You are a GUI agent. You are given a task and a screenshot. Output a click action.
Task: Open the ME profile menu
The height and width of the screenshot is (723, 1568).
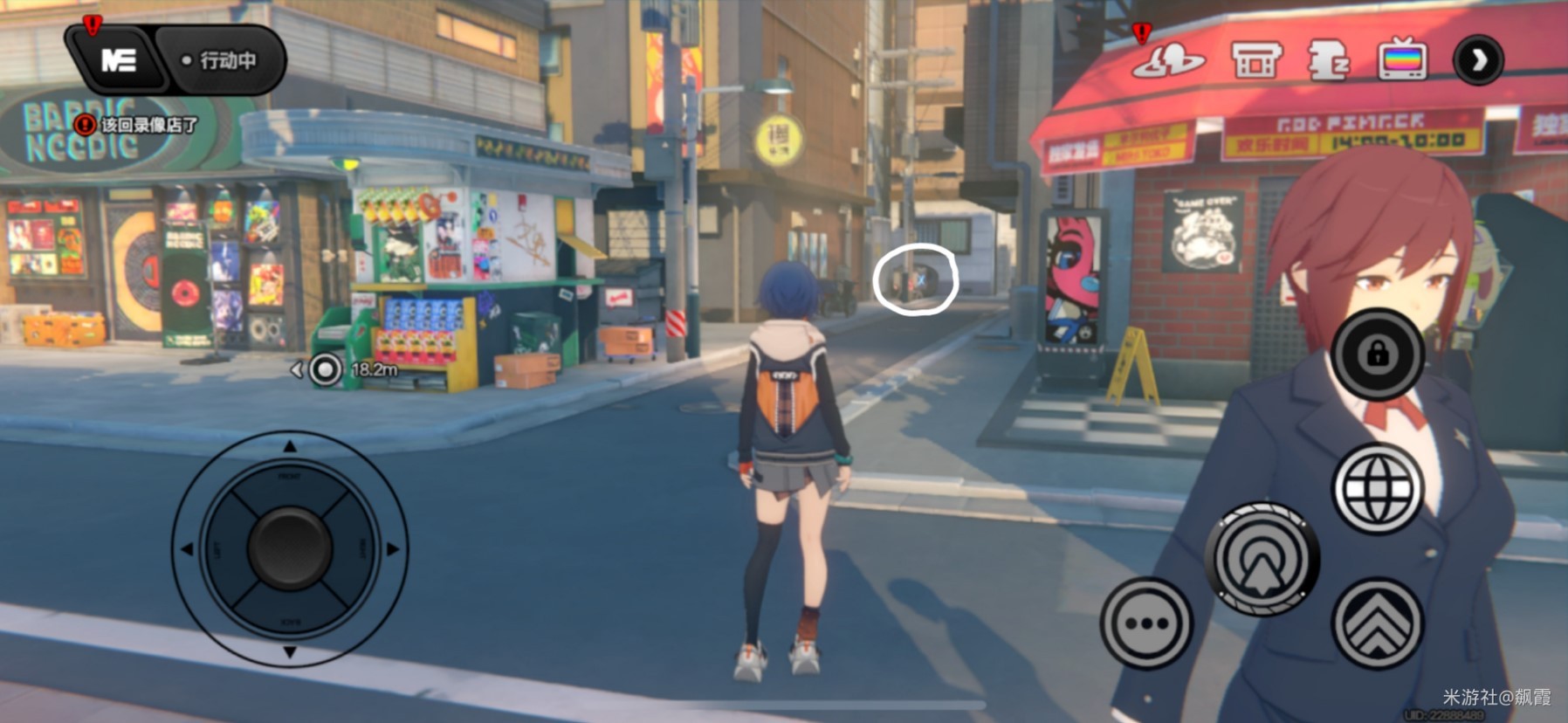(119, 60)
